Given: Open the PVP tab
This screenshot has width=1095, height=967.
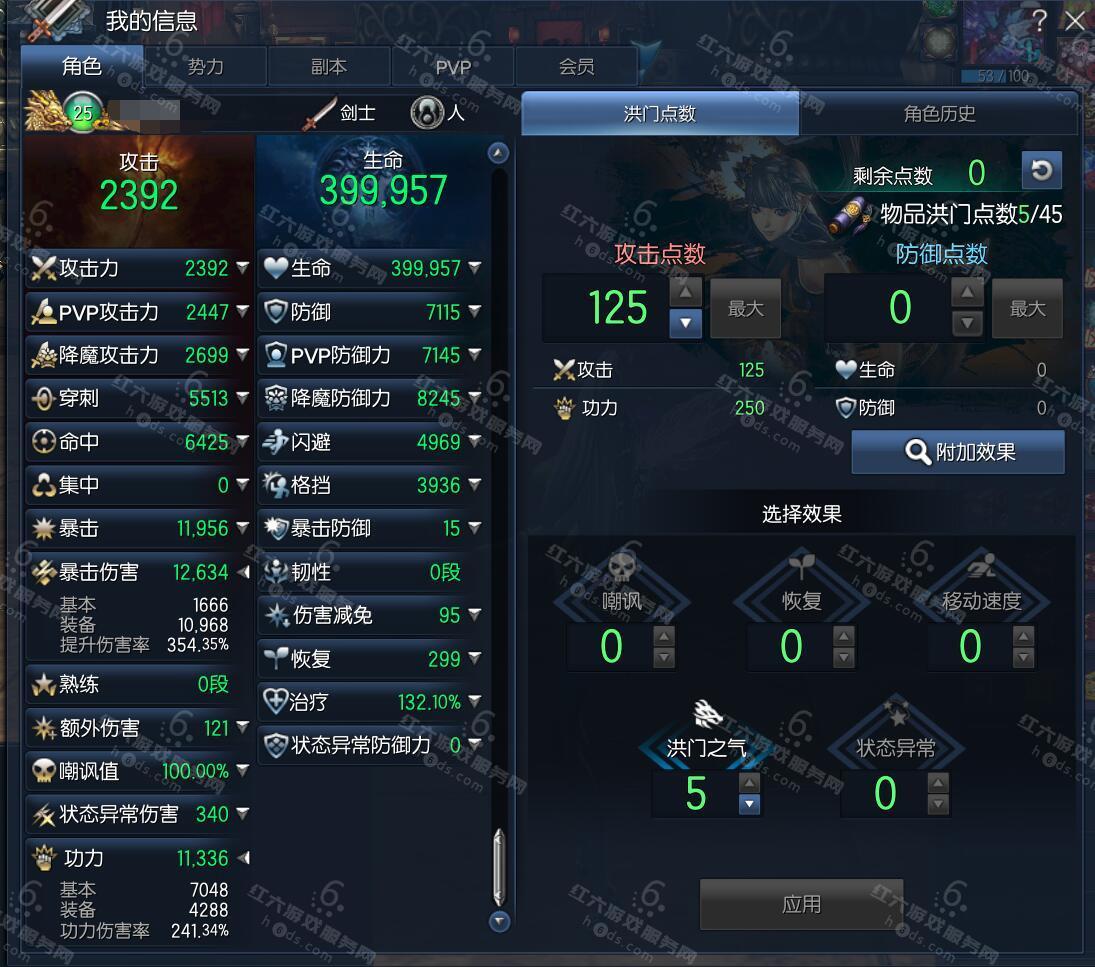Looking at the screenshot, I should [453, 67].
